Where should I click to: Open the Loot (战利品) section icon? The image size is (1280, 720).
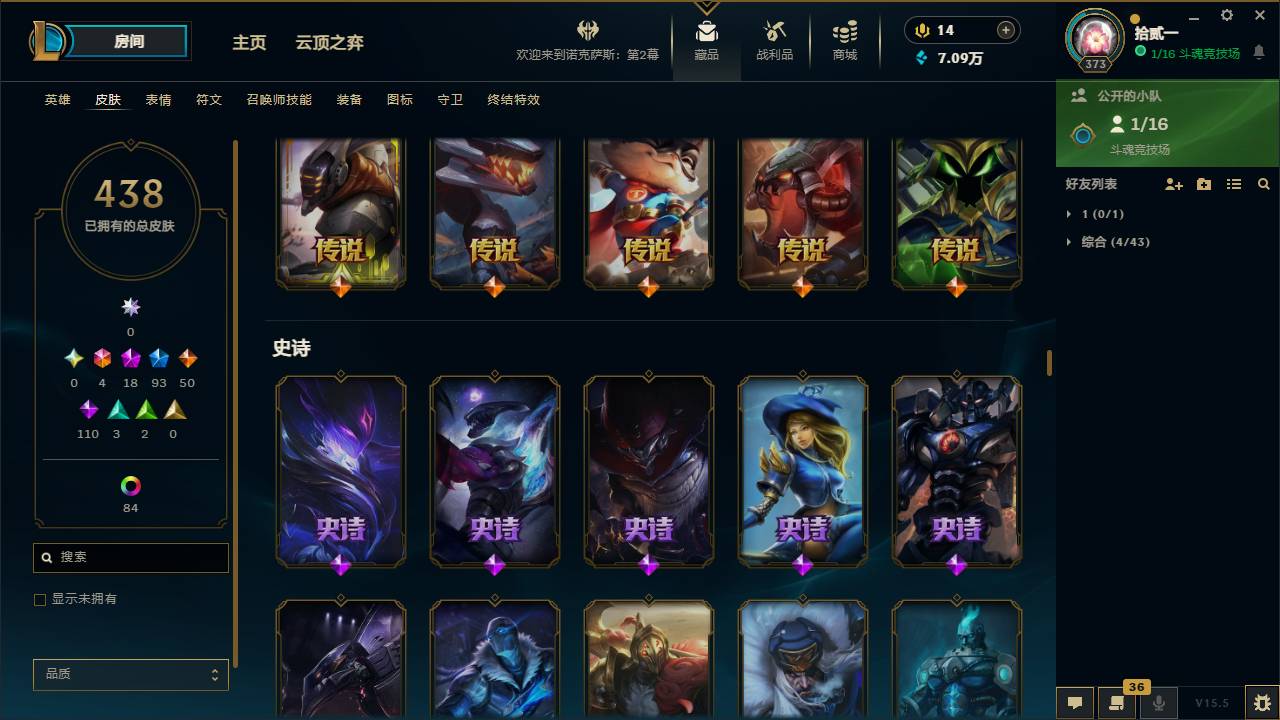[775, 35]
